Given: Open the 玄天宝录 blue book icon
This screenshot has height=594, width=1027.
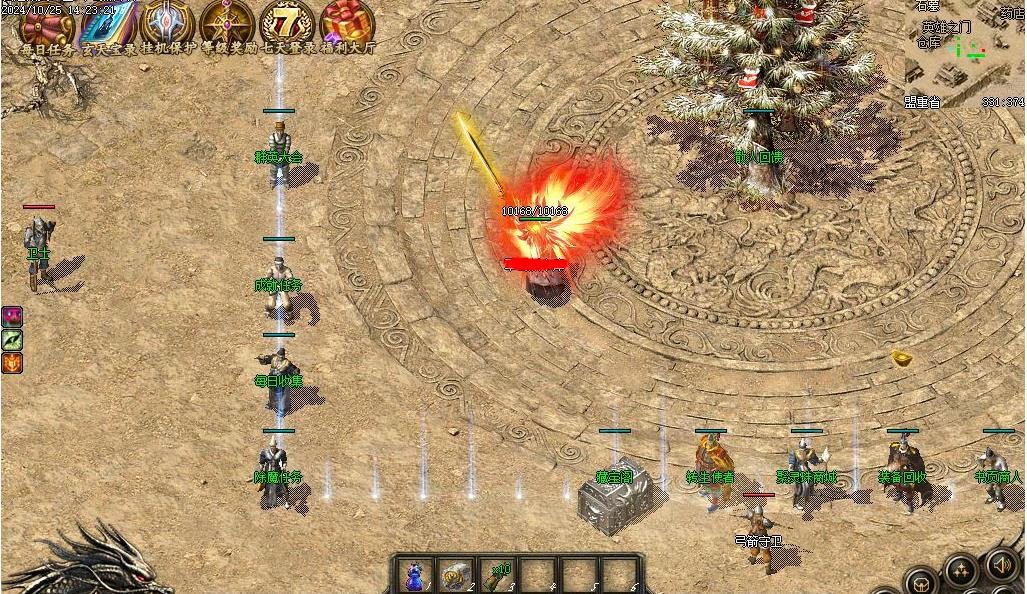Looking at the screenshot, I should click(108, 23).
